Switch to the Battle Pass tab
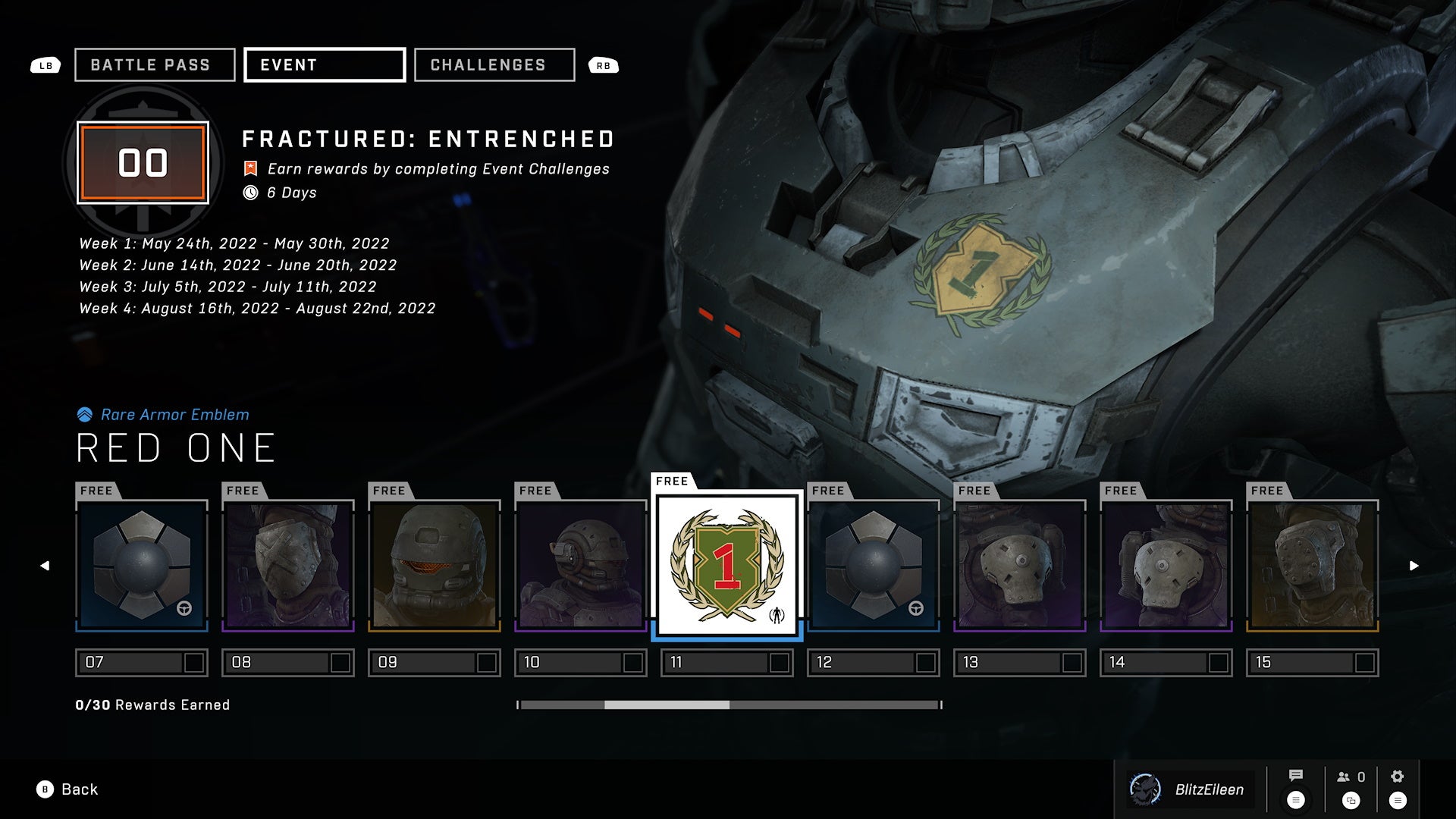Viewport: 1456px width, 819px height. click(155, 65)
